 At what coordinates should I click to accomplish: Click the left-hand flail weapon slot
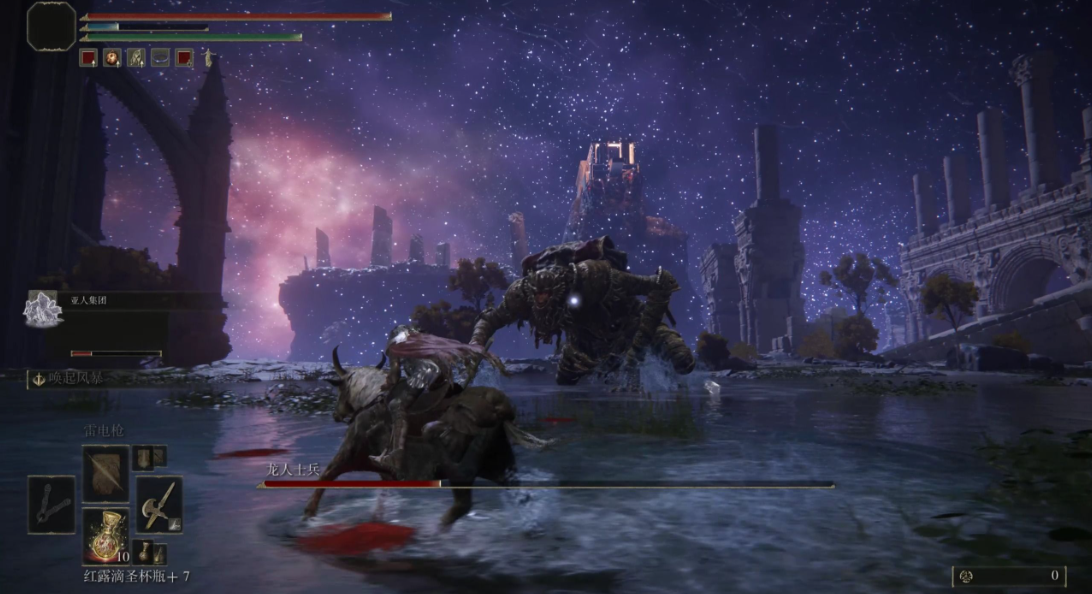coord(51,505)
